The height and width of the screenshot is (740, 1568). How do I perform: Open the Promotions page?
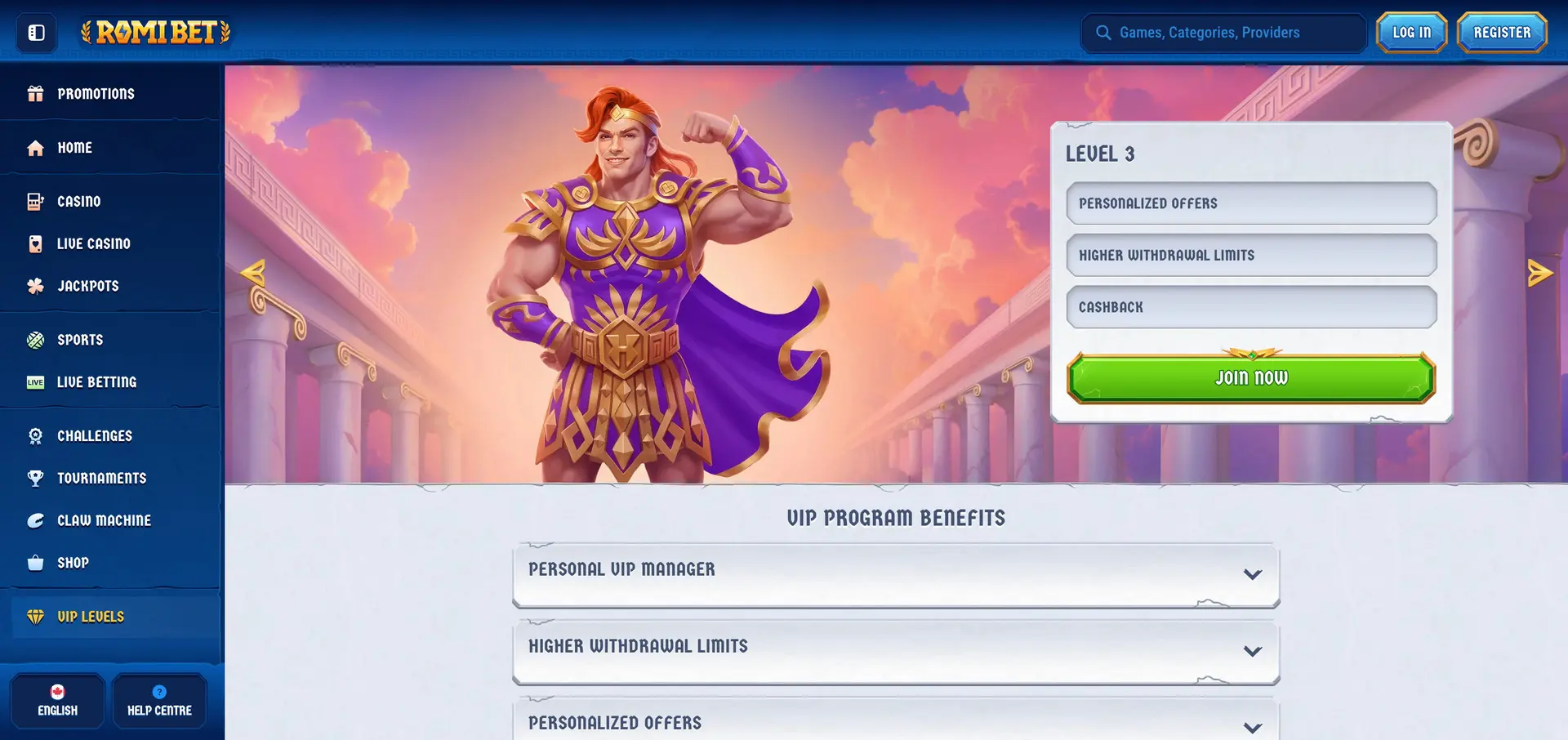(95, 94)
